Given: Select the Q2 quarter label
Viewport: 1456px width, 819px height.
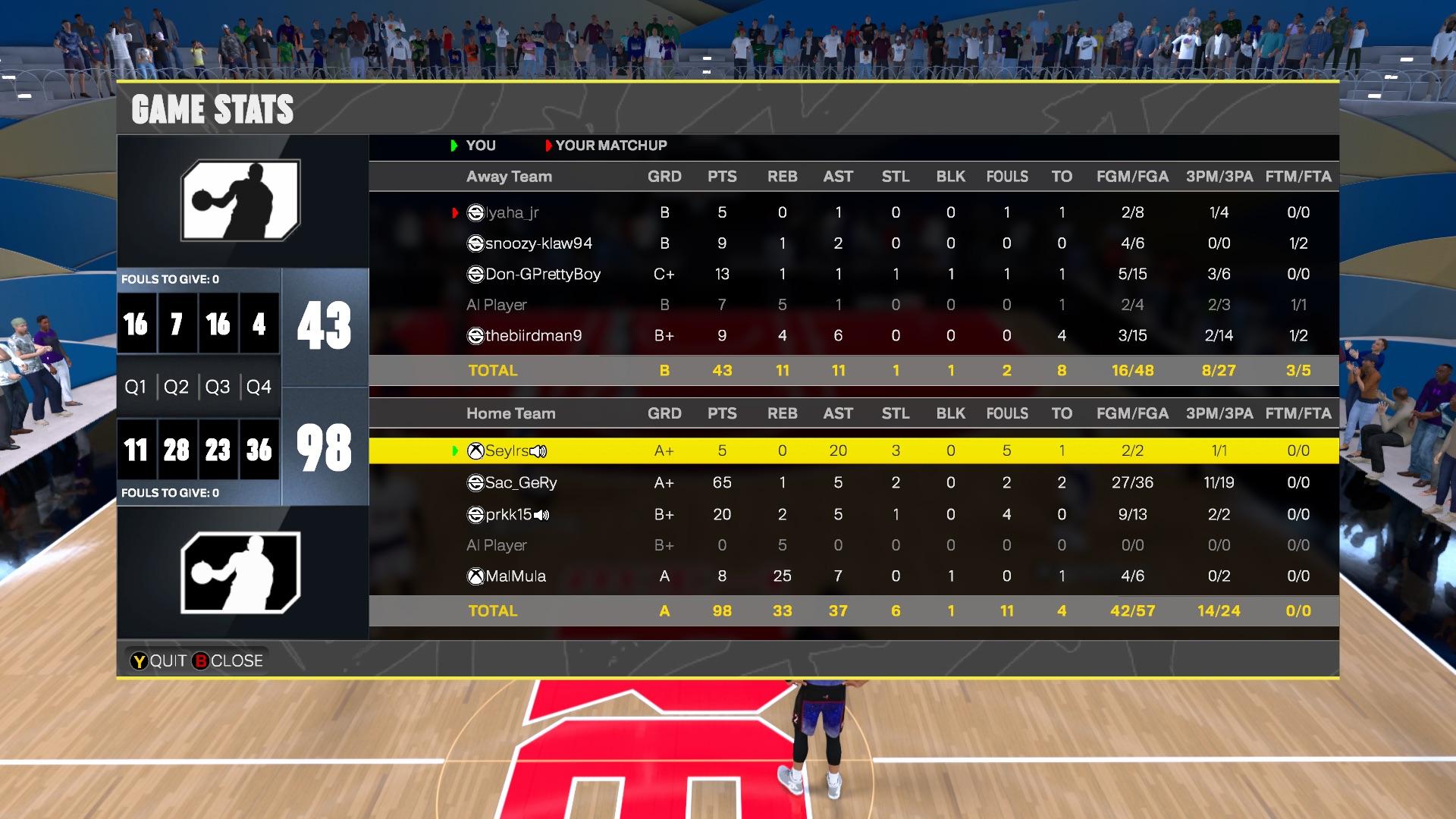Looking at the screenshot, I should click(177, 386).
